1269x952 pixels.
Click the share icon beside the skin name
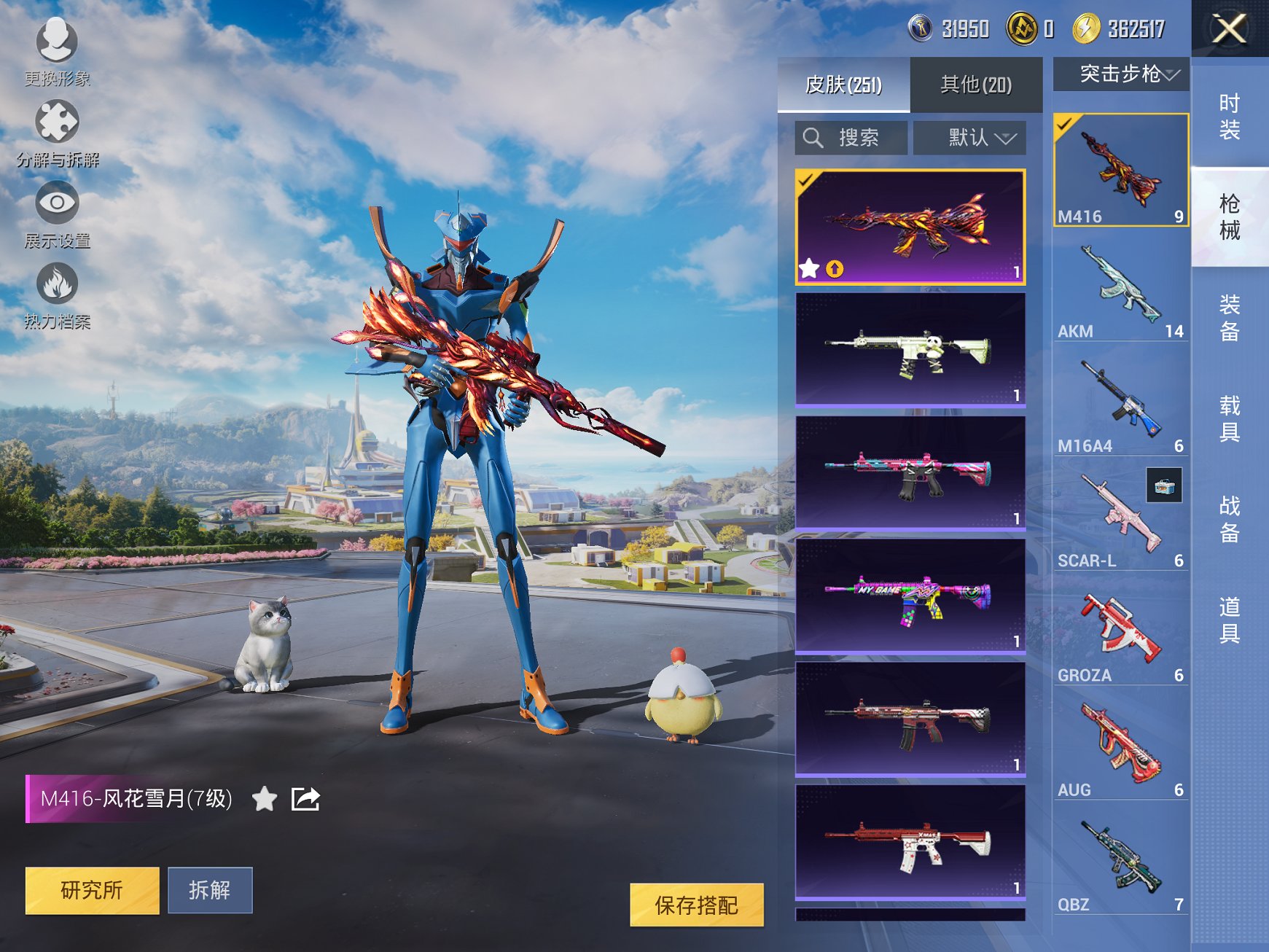(x=306, y=799)
